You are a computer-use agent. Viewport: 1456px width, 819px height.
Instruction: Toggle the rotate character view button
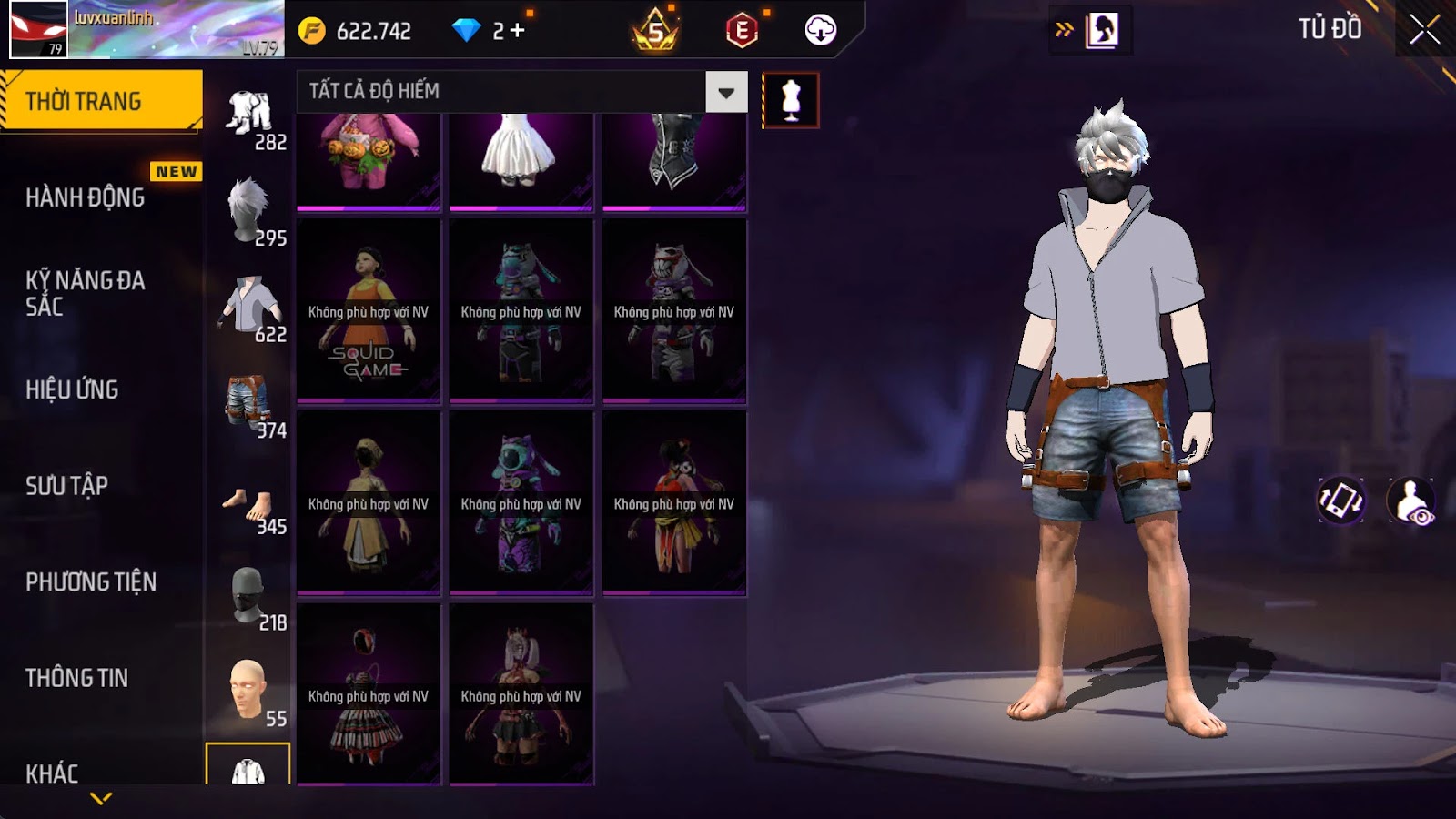[x=1340, y=500]
